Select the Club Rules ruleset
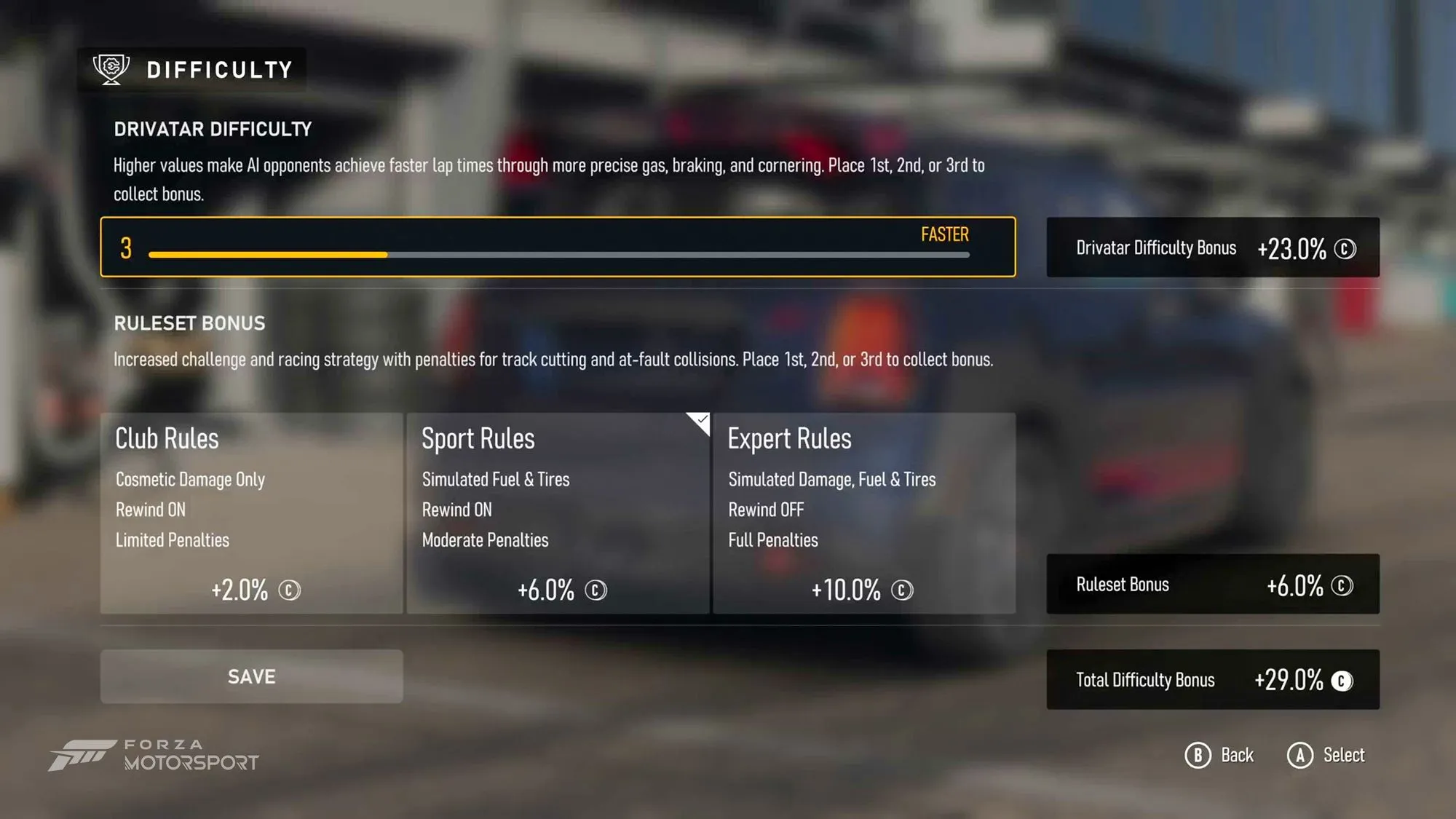This screenshot has height=819, width=1456. (x=251, y=513)
